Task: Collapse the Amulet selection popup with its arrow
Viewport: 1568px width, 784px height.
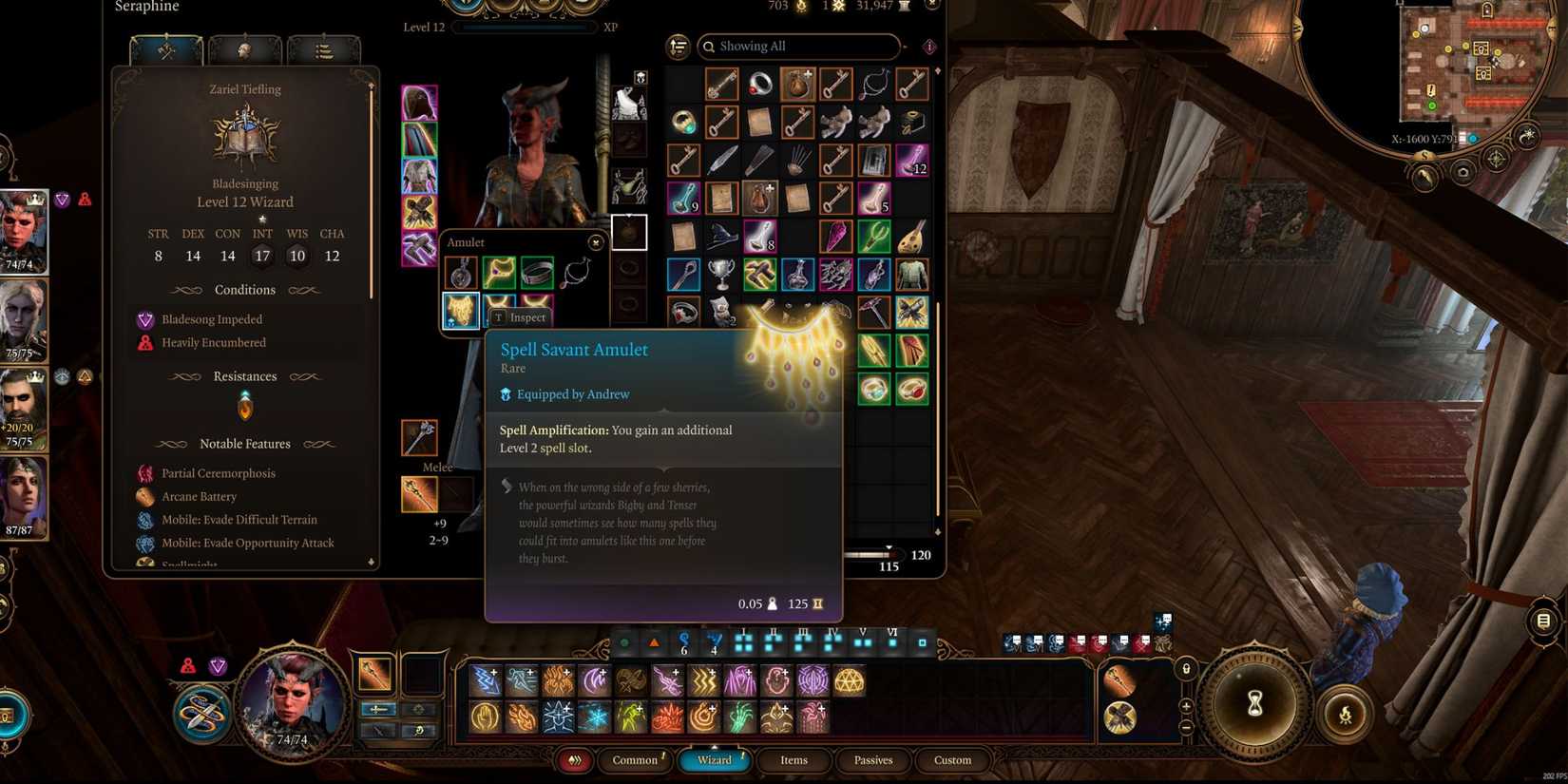Action: click(x=597, y=242)
